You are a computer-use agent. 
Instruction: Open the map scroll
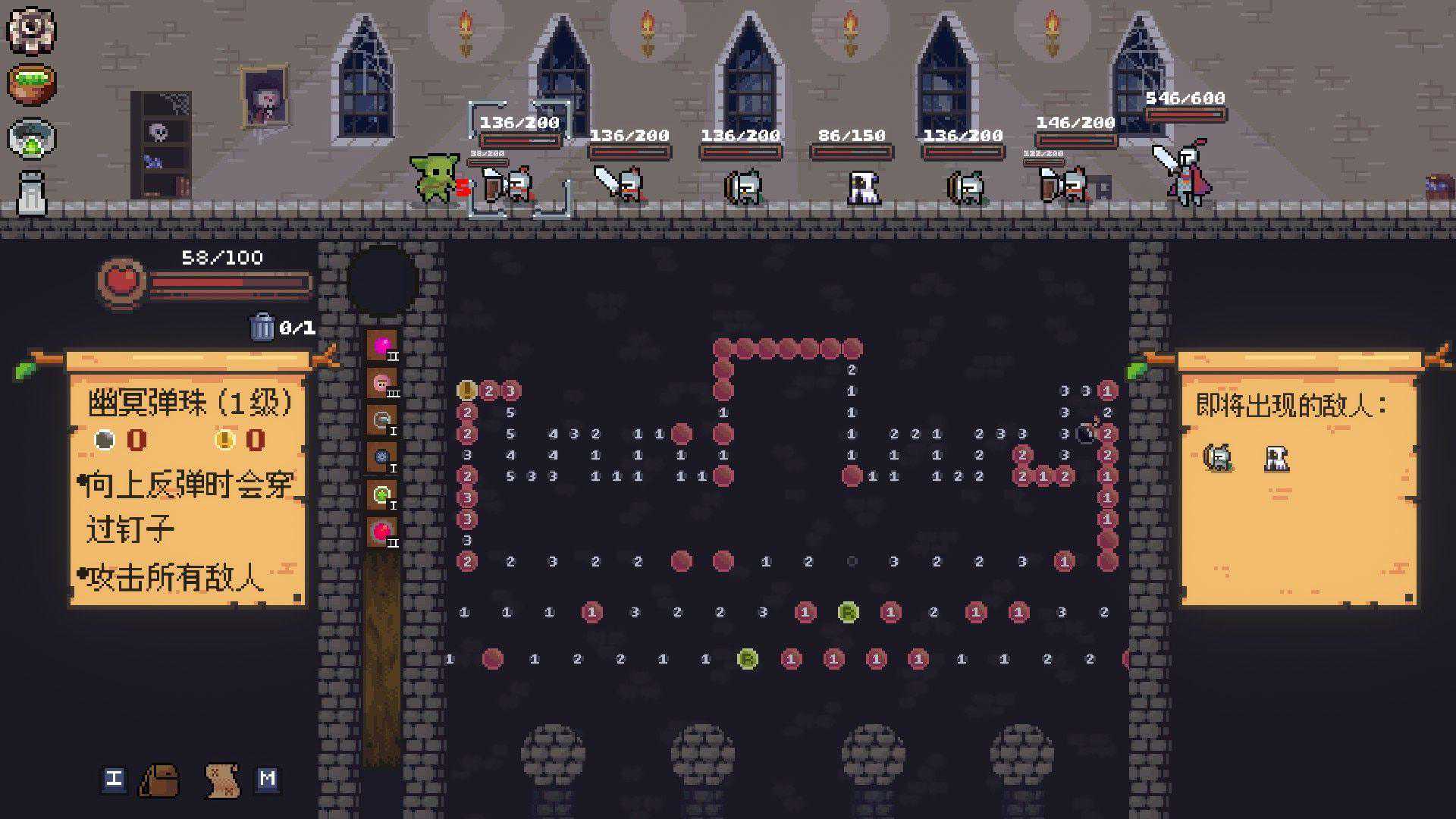click(x=222, y=780)
